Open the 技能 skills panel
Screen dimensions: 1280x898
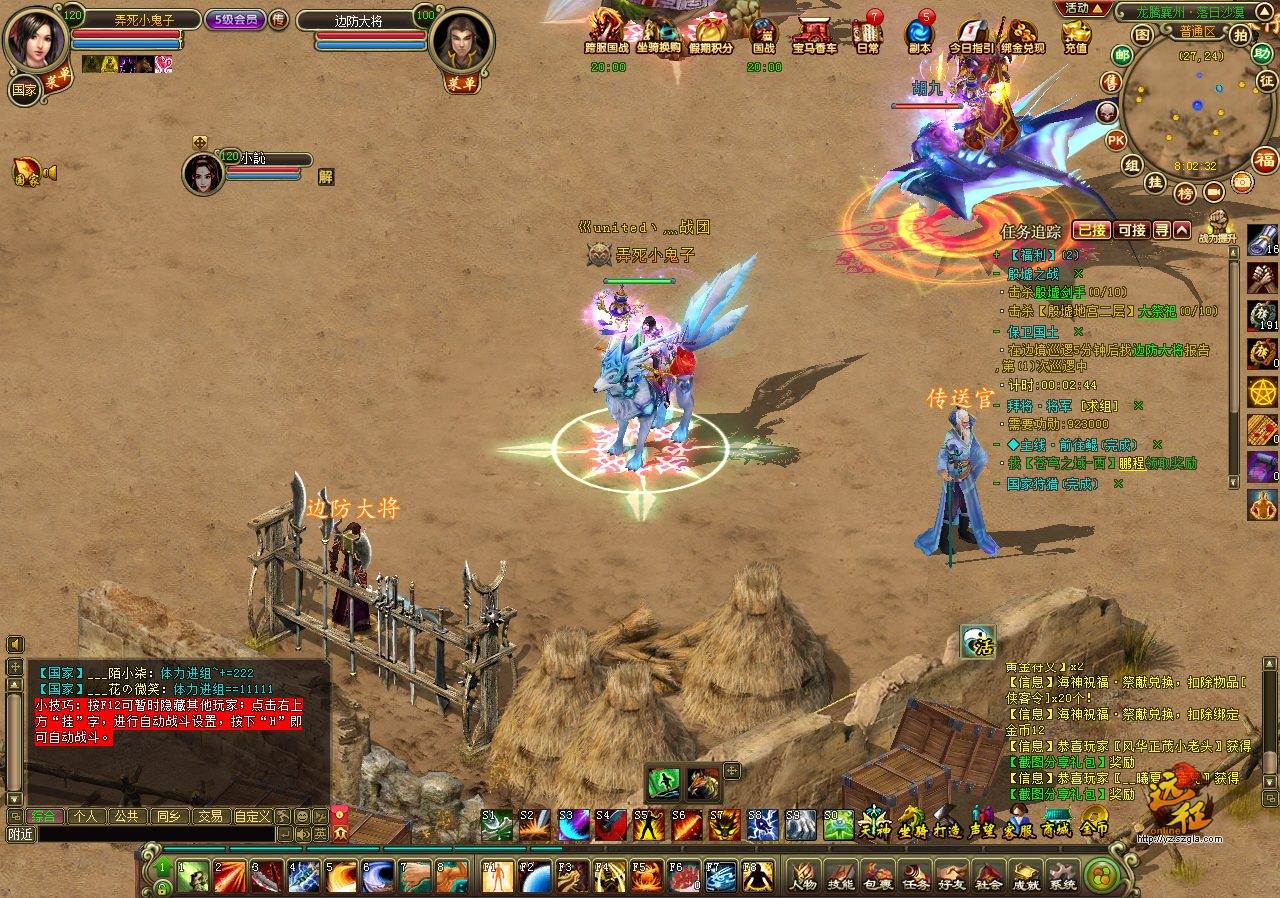(x=841, y=874)
